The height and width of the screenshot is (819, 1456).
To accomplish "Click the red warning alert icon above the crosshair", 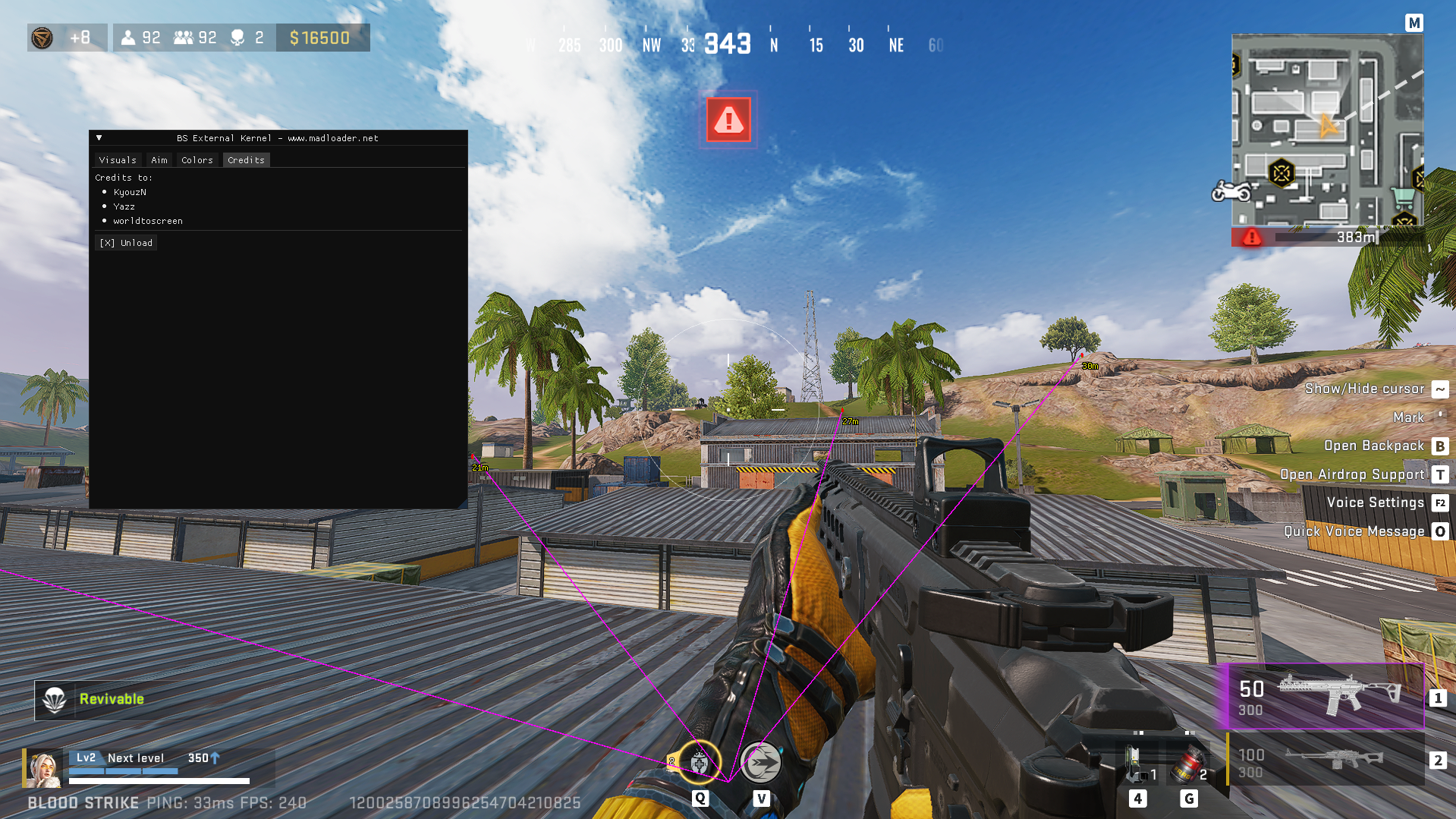I will 728,120.
